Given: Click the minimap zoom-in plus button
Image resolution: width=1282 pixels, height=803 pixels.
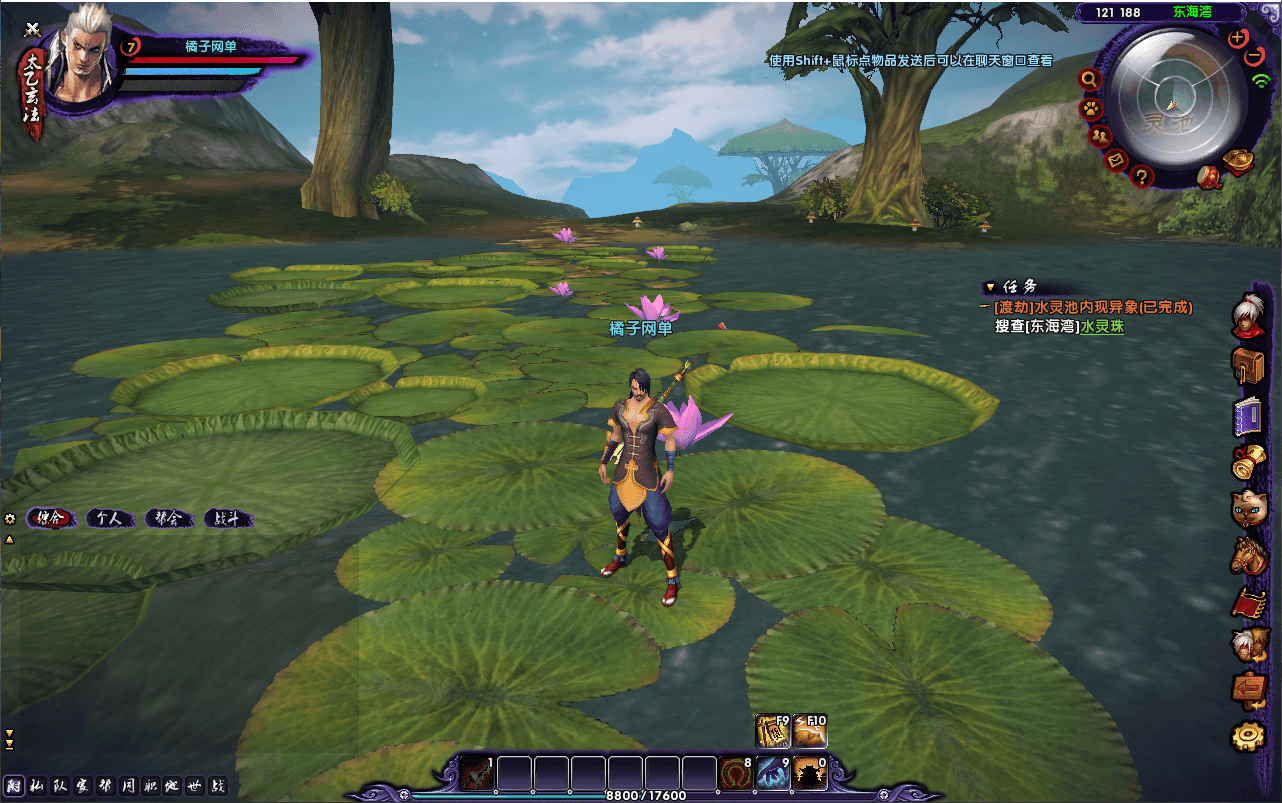Looking at the screenshot, I should tap(1237, 37).
